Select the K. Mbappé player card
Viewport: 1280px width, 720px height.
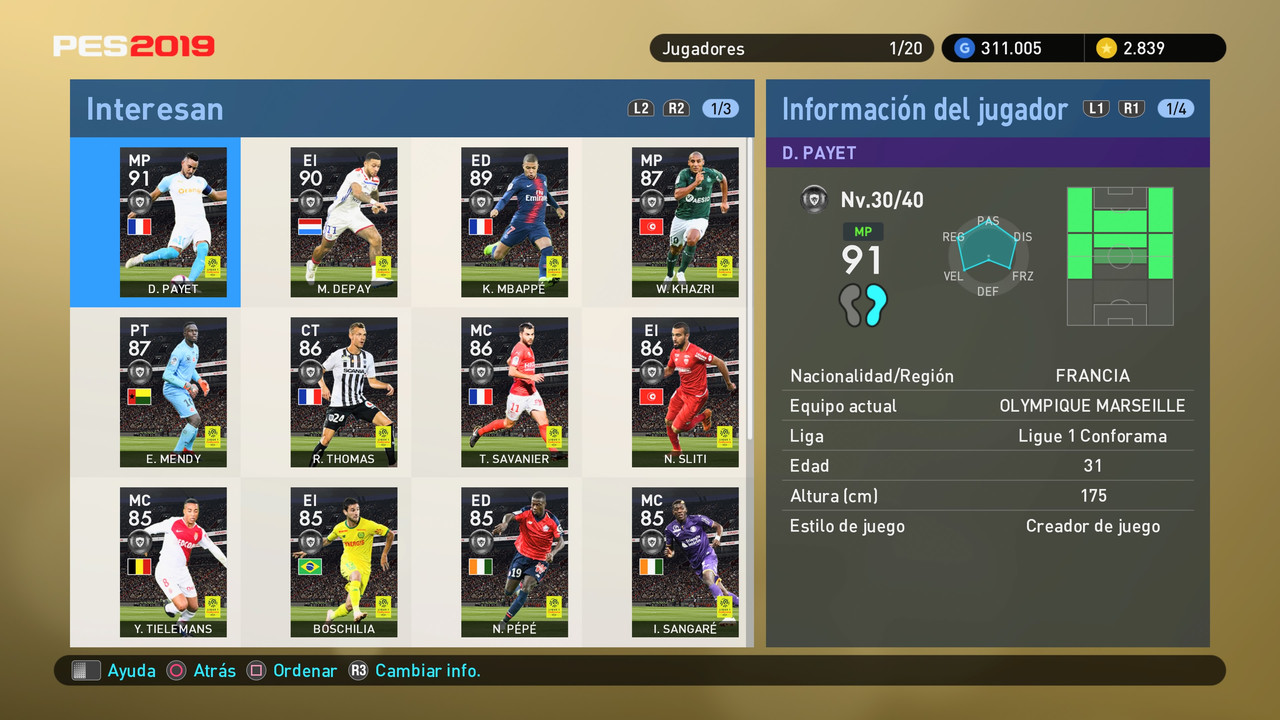point(515,222)
